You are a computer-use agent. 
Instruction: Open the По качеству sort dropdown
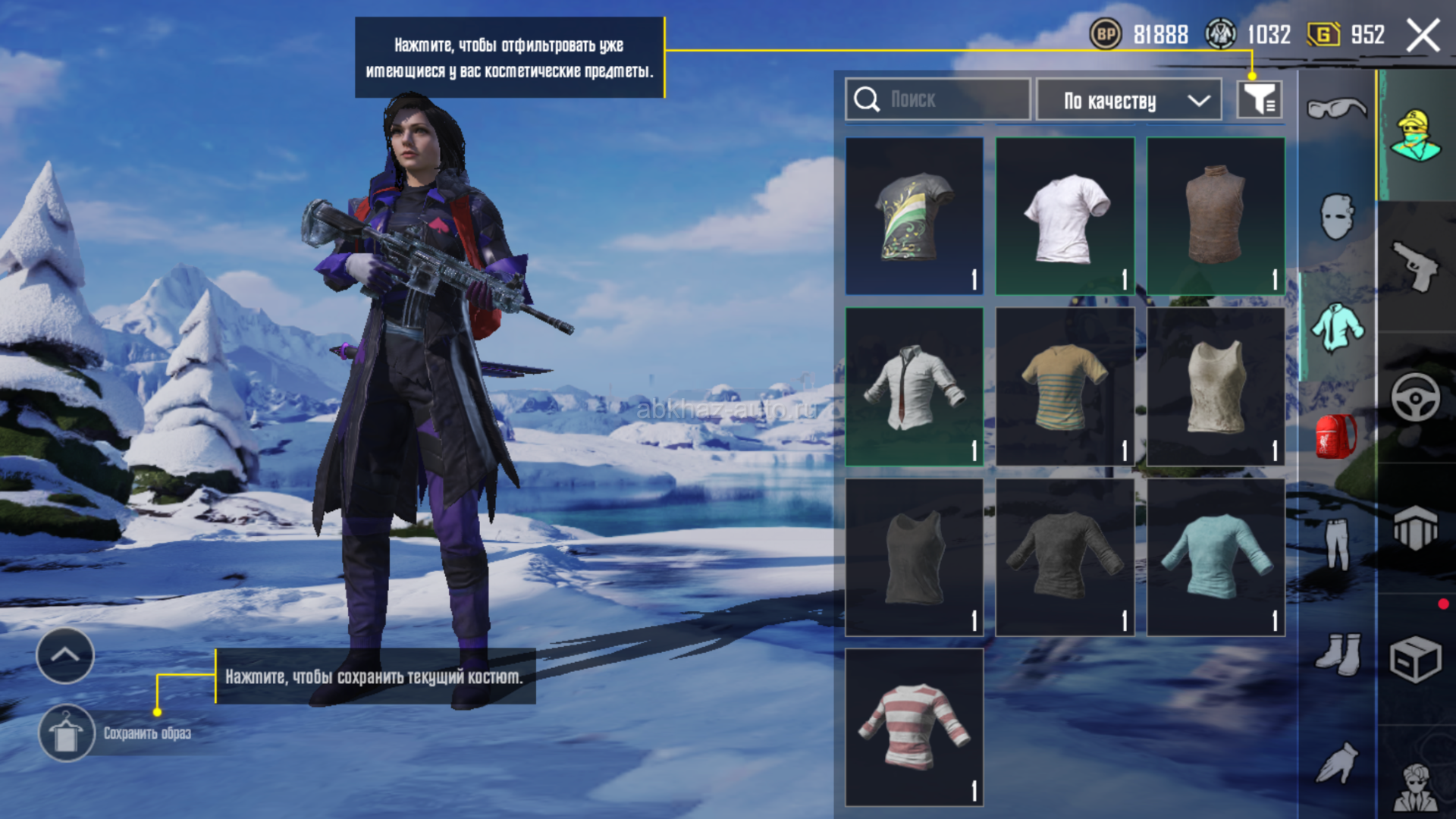[x=1128, y=100]
